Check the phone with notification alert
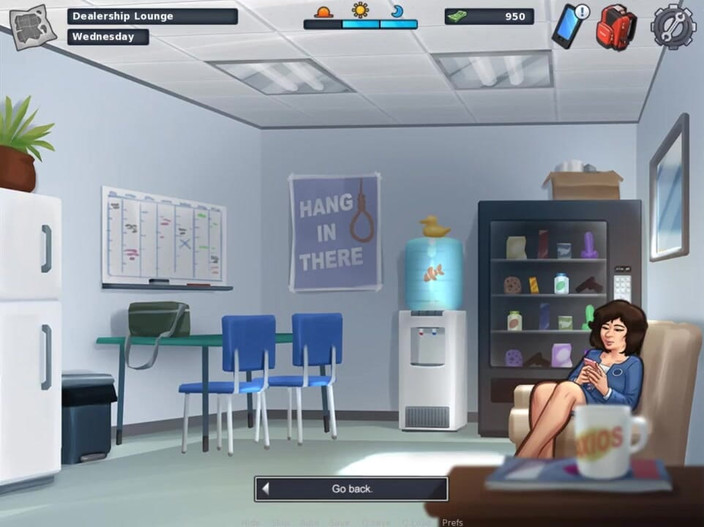Screen dimensions: 704x527 (x=569, y=26)
